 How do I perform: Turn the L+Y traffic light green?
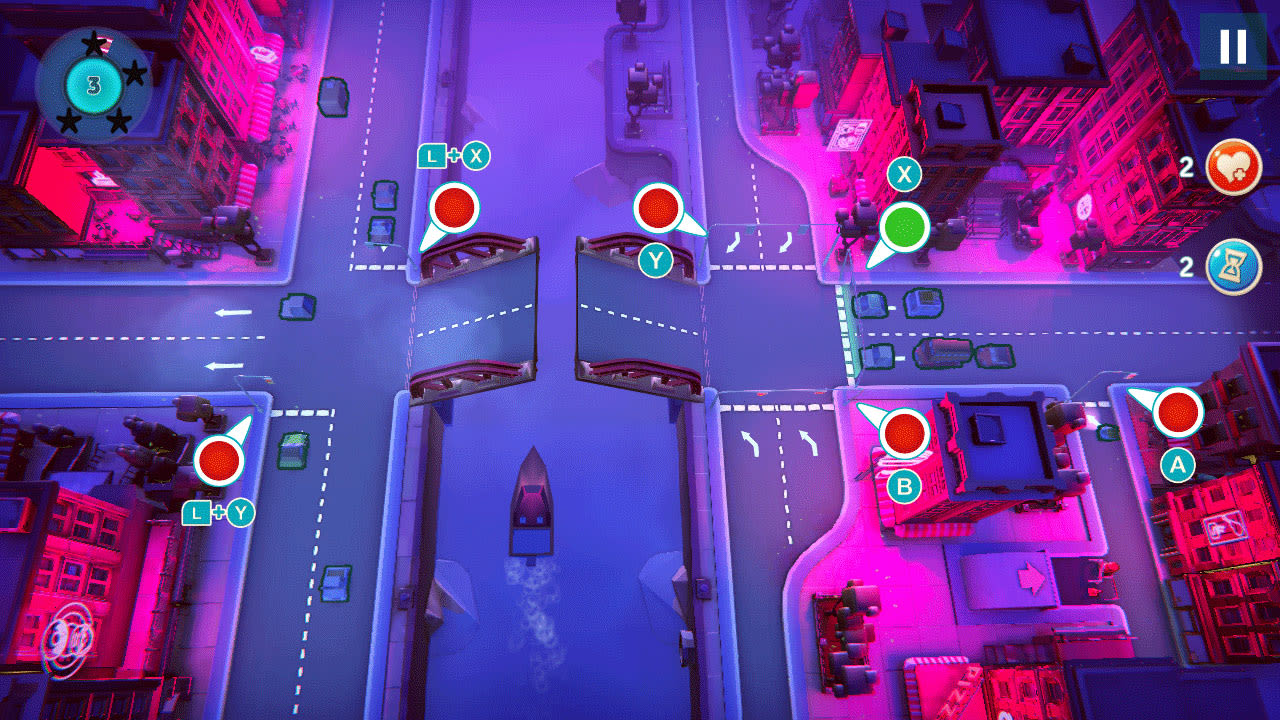(x=219, y=461)
